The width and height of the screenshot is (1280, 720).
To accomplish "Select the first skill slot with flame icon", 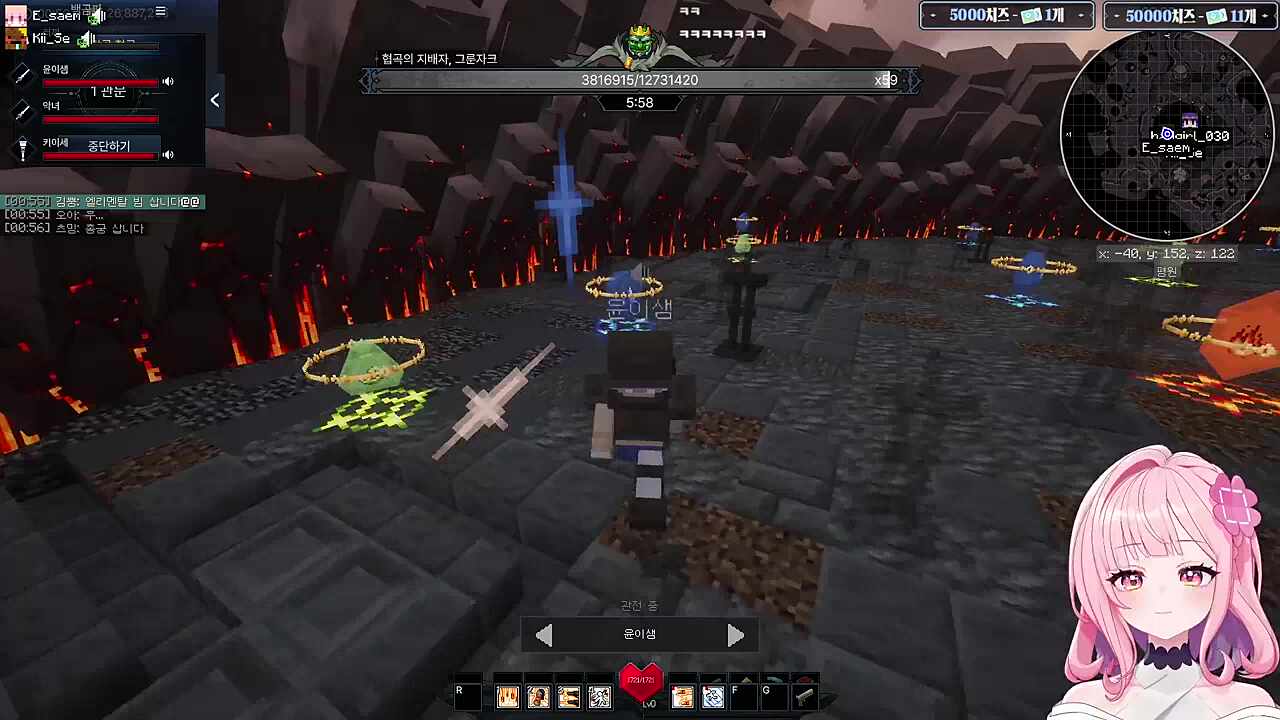I will click(x=508, y=697).
